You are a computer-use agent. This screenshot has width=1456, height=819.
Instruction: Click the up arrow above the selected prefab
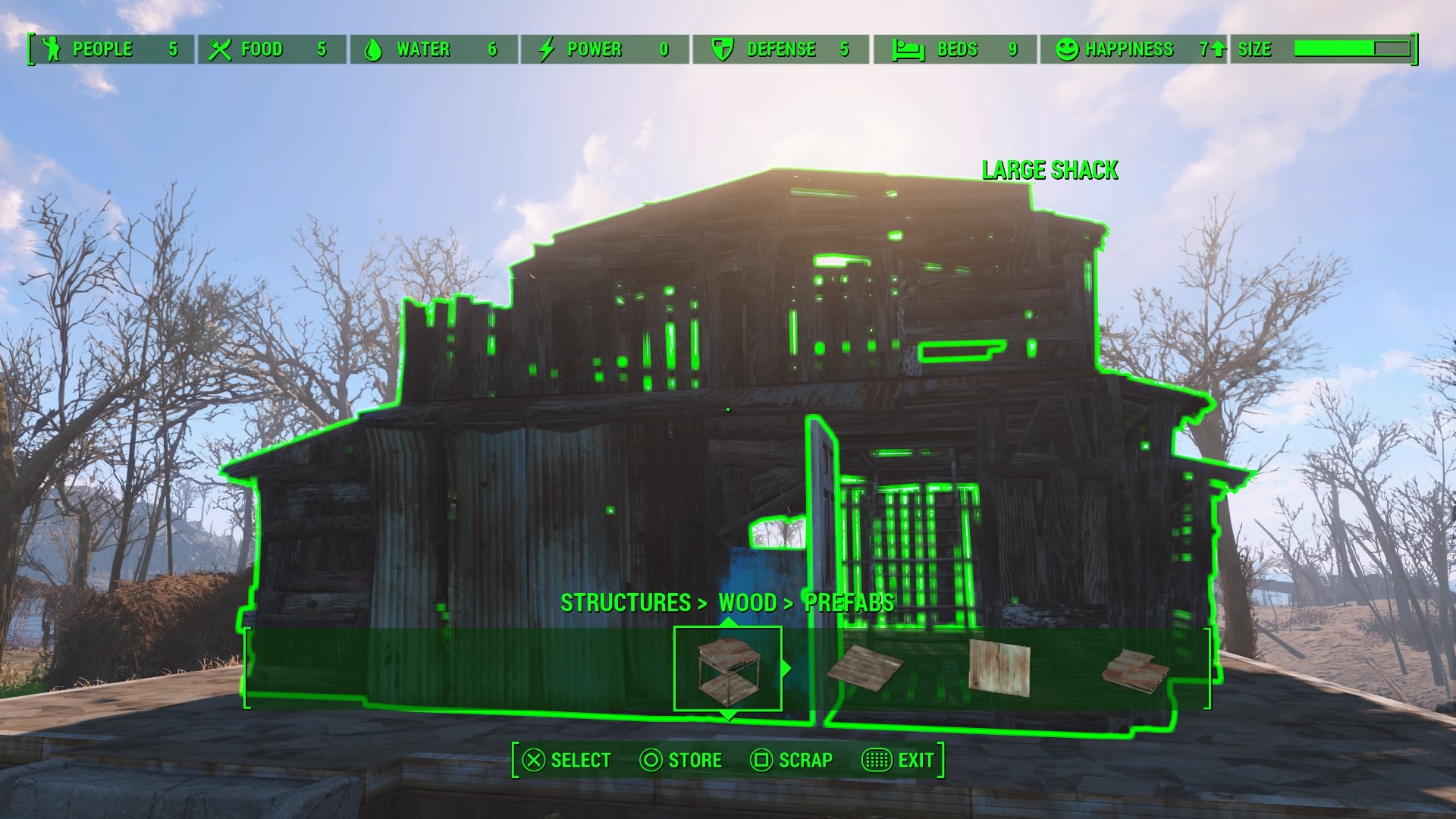coord(728,623)
